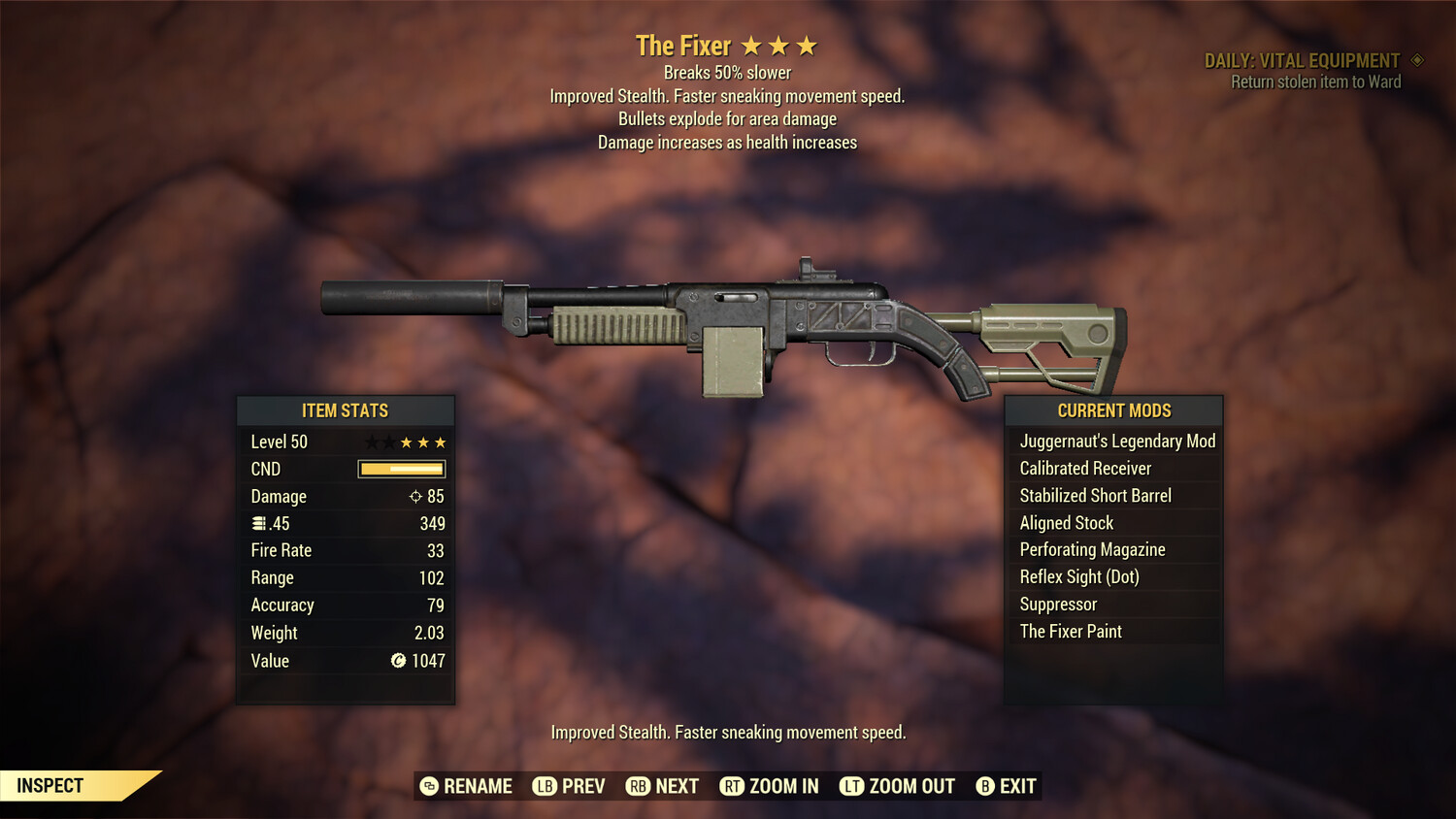Expand the Current Mods panel header
The height and width of the screenshot is (819, 1456).
coord(1112,410)
